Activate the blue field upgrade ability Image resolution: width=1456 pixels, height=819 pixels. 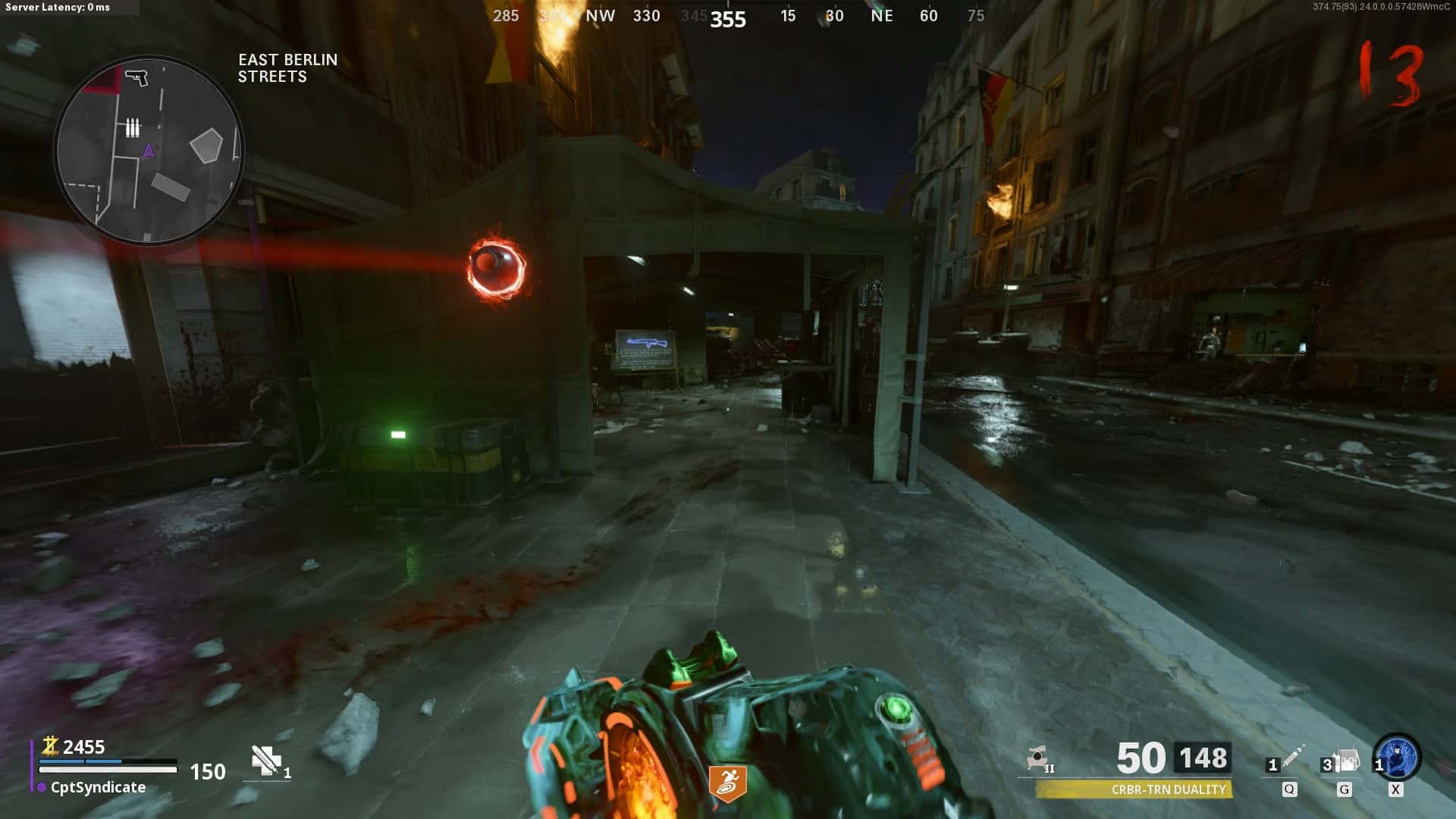(1397, 757)
